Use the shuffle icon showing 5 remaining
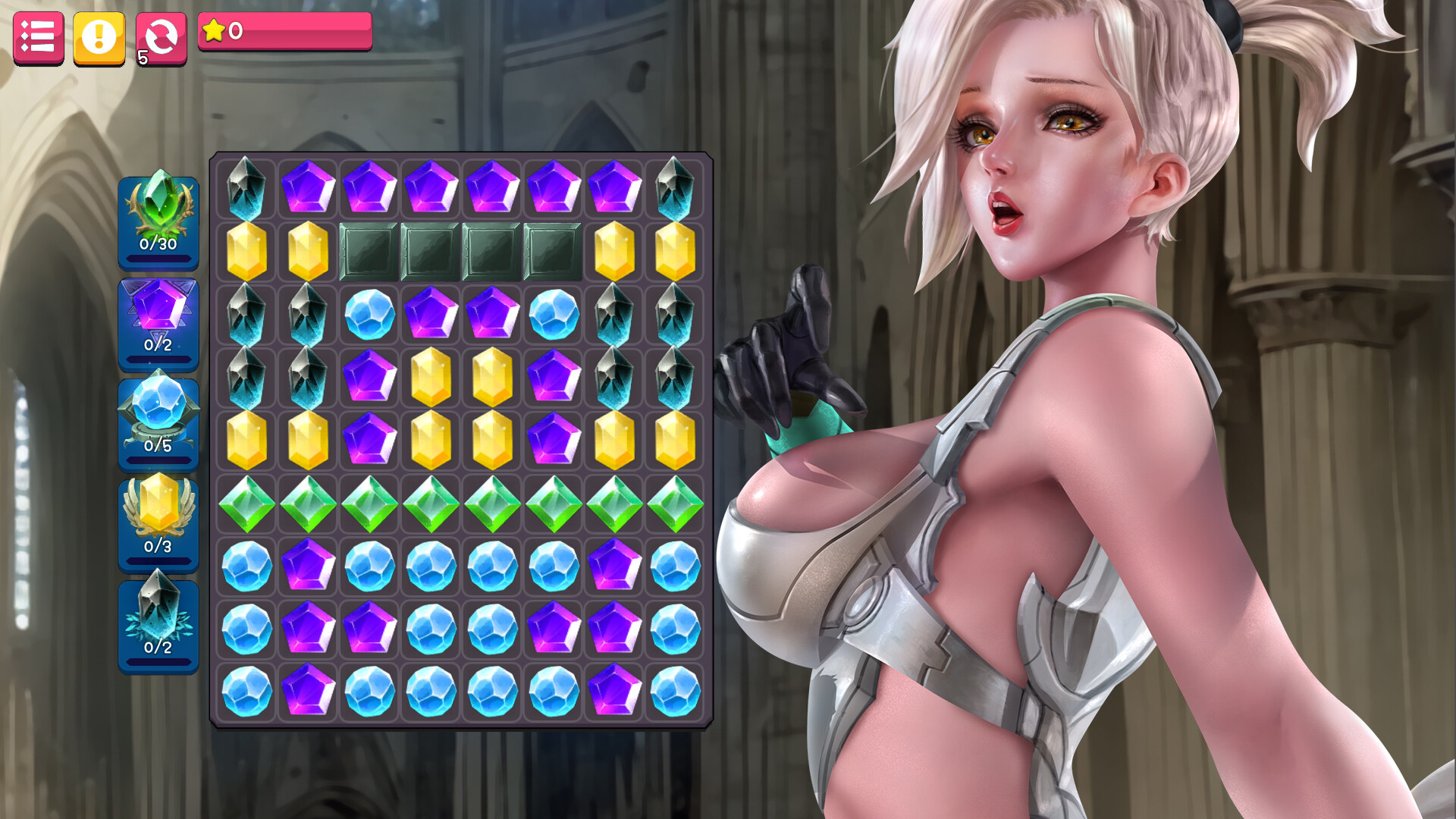Image resolution: width=1456 pixels, height=819 pixels. point(160,35)
